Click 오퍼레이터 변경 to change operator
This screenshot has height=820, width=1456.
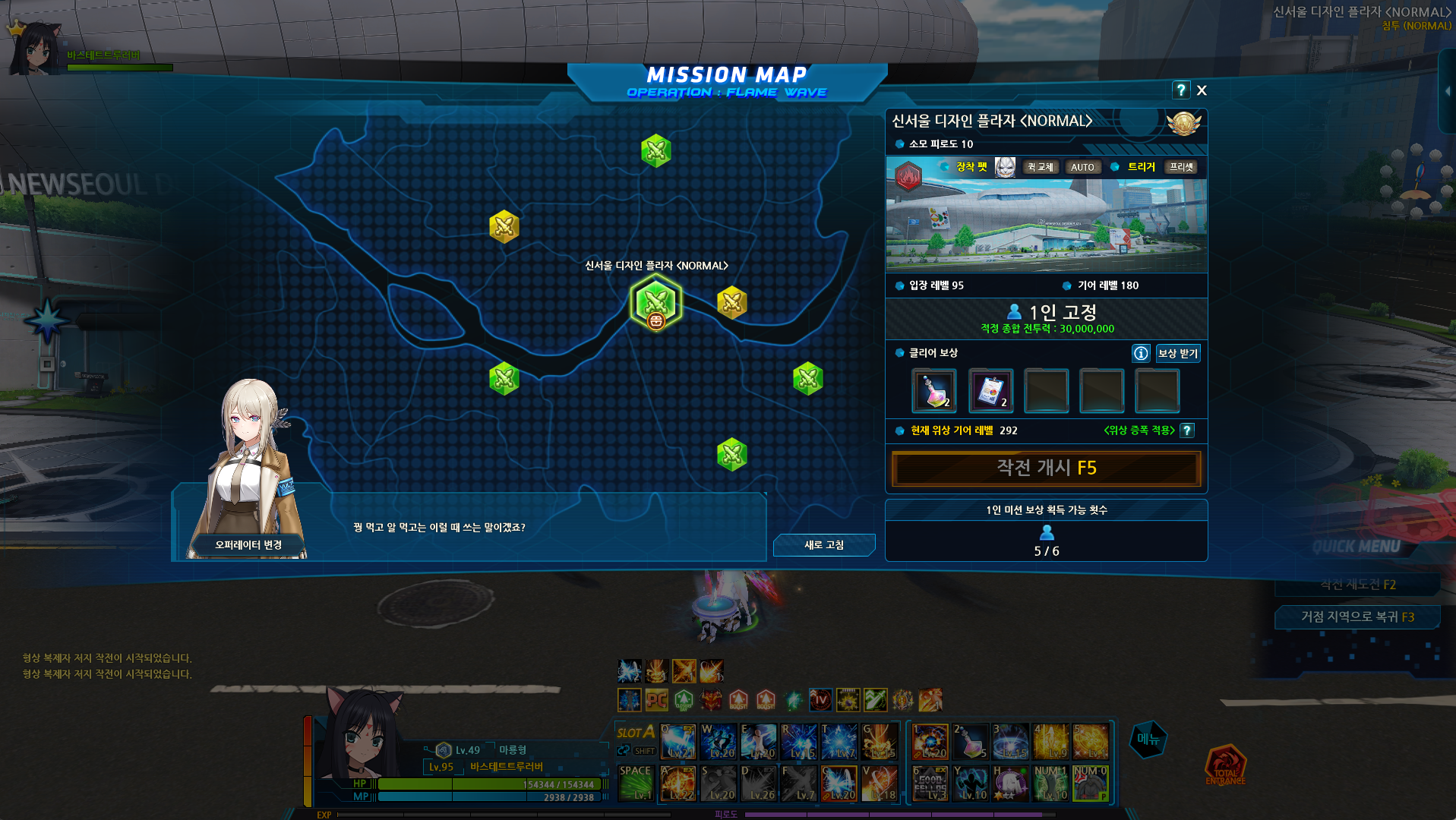click(248, 544)
